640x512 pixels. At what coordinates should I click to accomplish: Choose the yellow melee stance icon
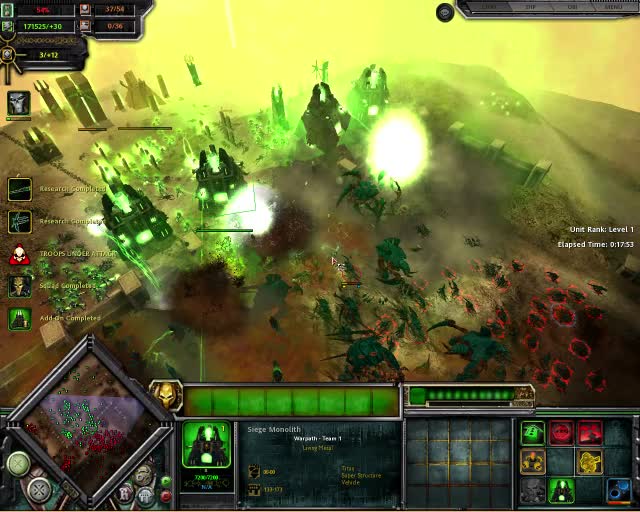click(533, 461)
